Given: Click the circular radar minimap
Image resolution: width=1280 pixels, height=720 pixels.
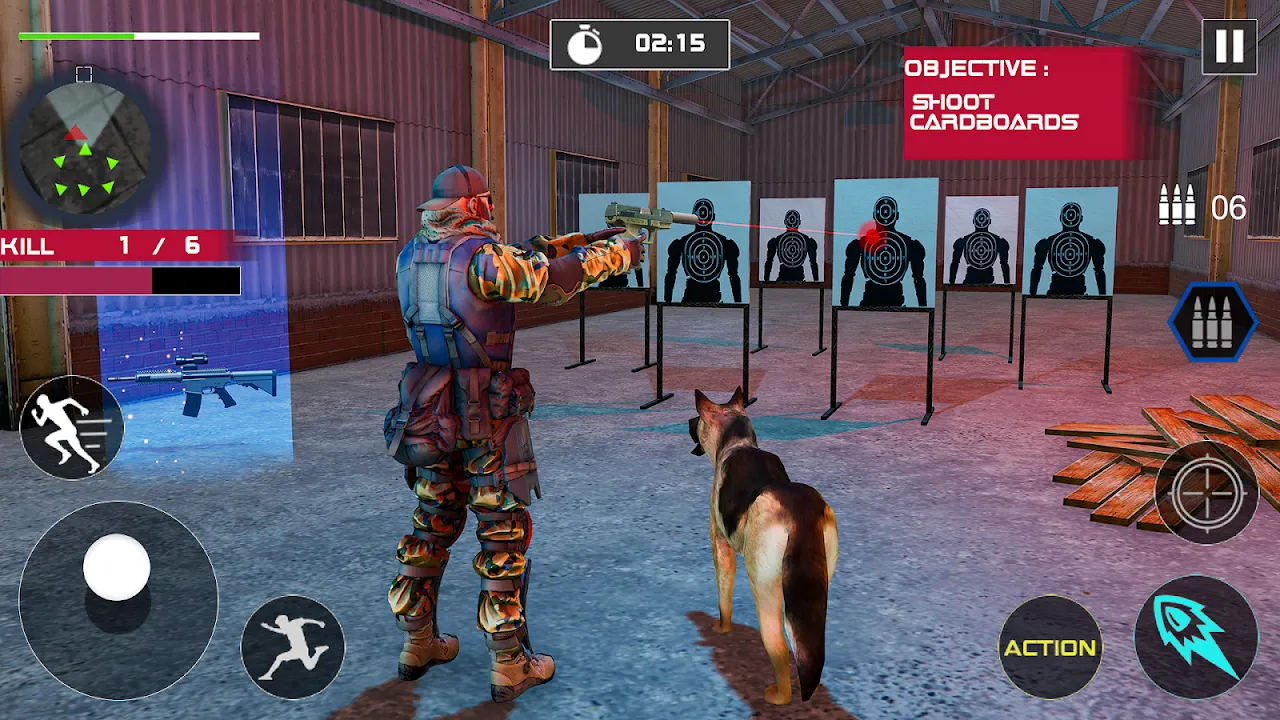Looking at the screenshot, I should tap(85, 143).
